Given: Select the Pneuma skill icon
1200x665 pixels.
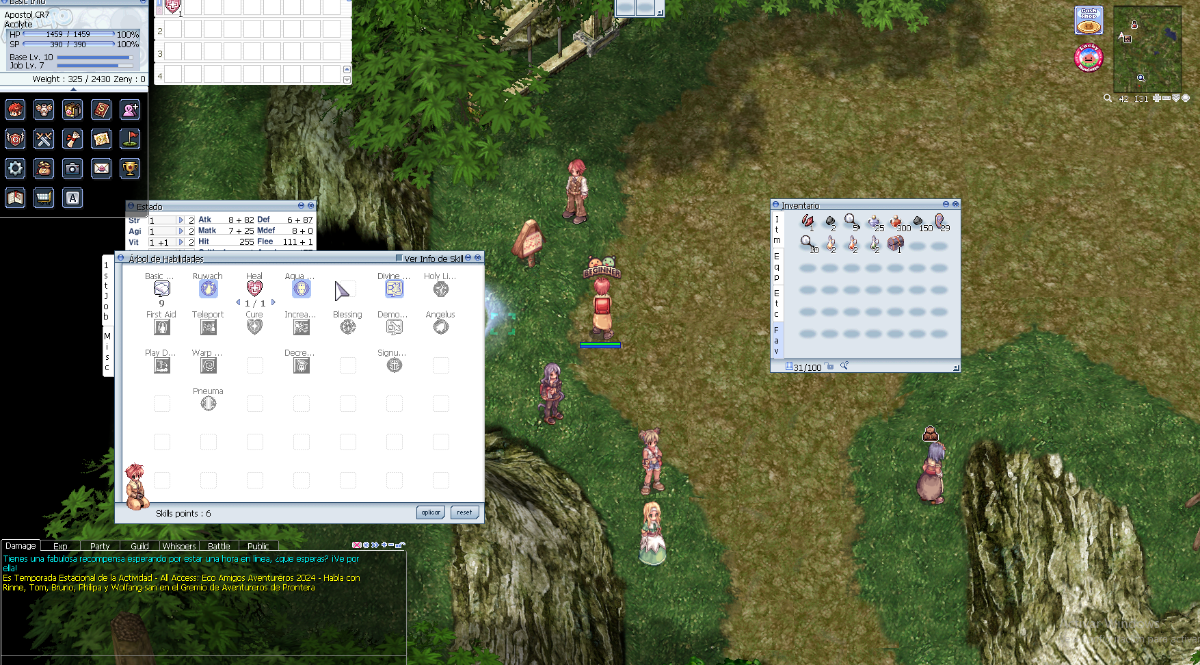Looking at the screenshot, I should coord(208,403).
